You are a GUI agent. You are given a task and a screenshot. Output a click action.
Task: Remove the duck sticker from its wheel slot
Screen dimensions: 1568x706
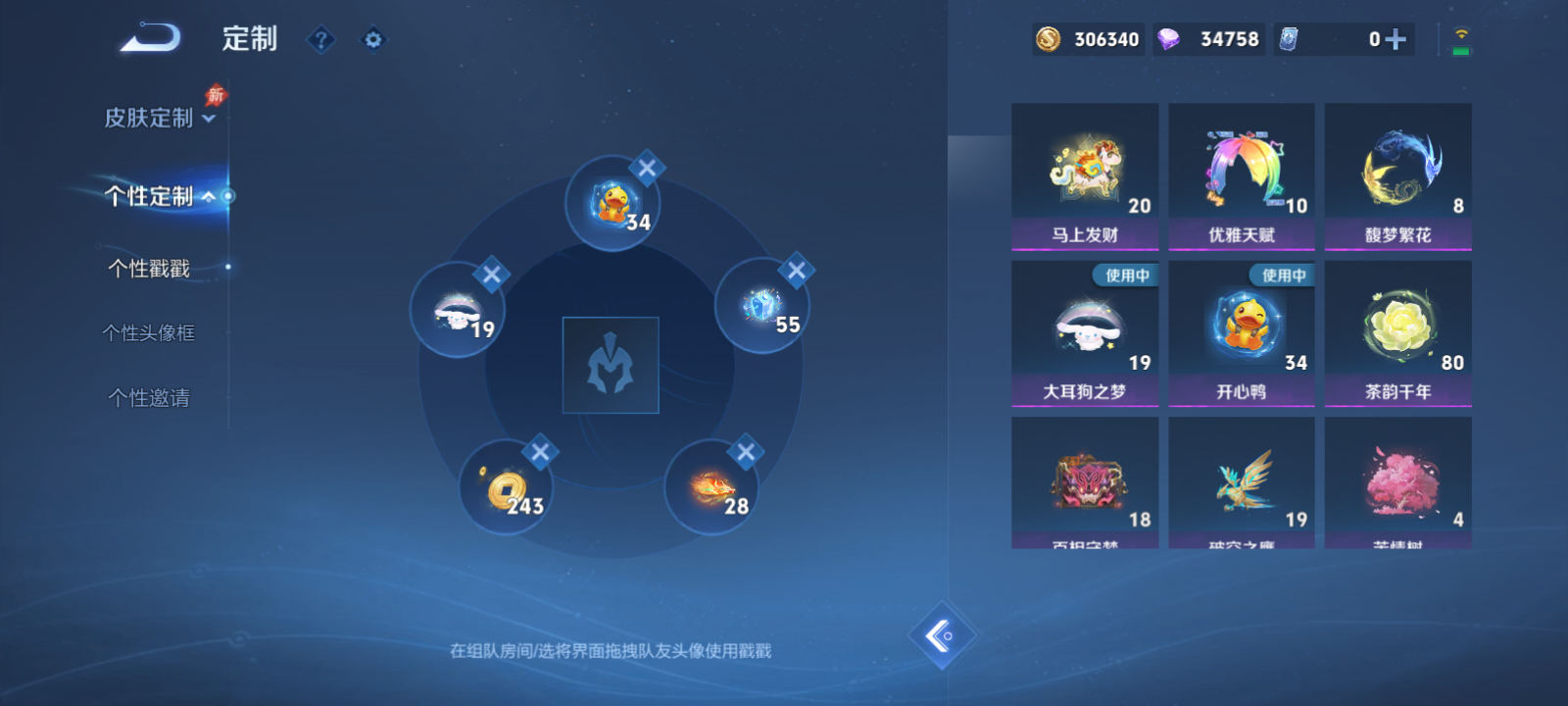click(646, 168)
